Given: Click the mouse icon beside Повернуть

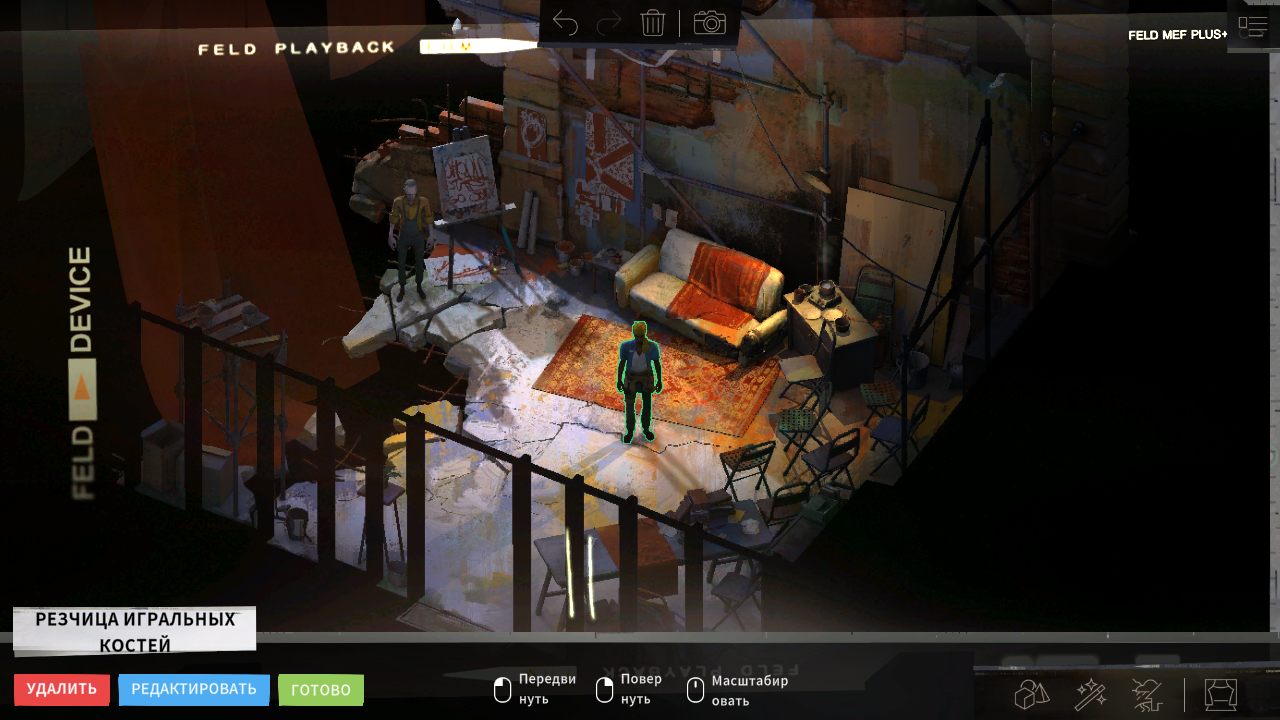Looking at the screenshot, I should (604, 689).
